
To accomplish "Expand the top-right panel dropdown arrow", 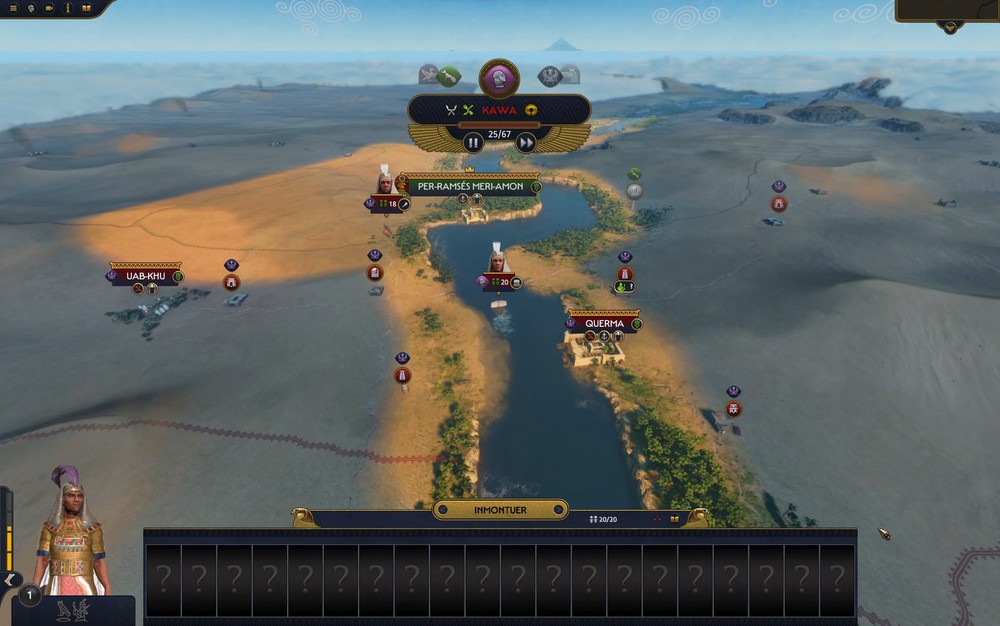I will [x=949, y=27].
